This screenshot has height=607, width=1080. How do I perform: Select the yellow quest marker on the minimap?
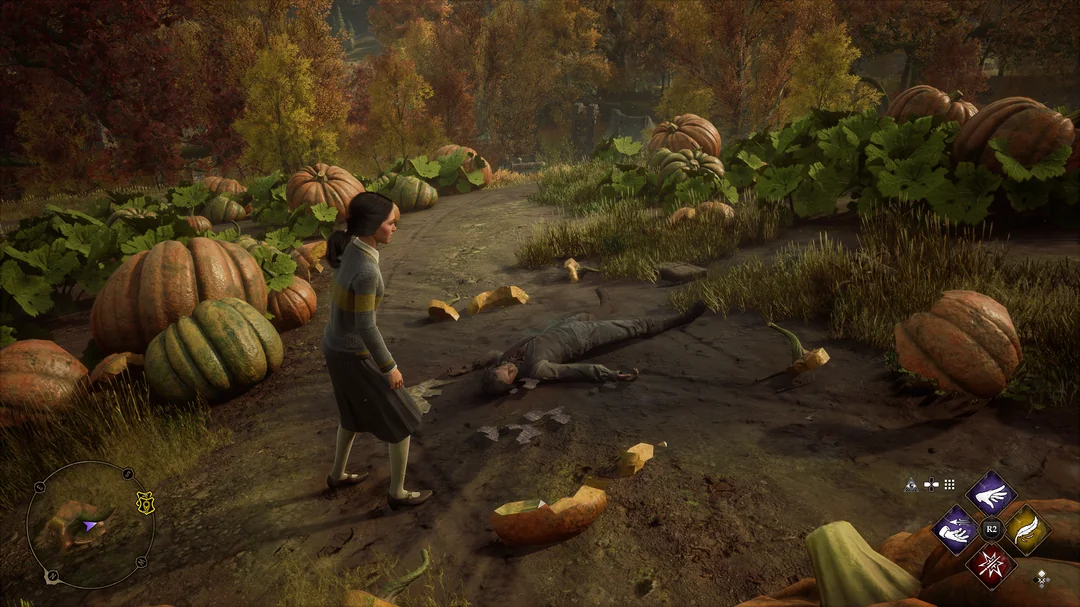145,503
